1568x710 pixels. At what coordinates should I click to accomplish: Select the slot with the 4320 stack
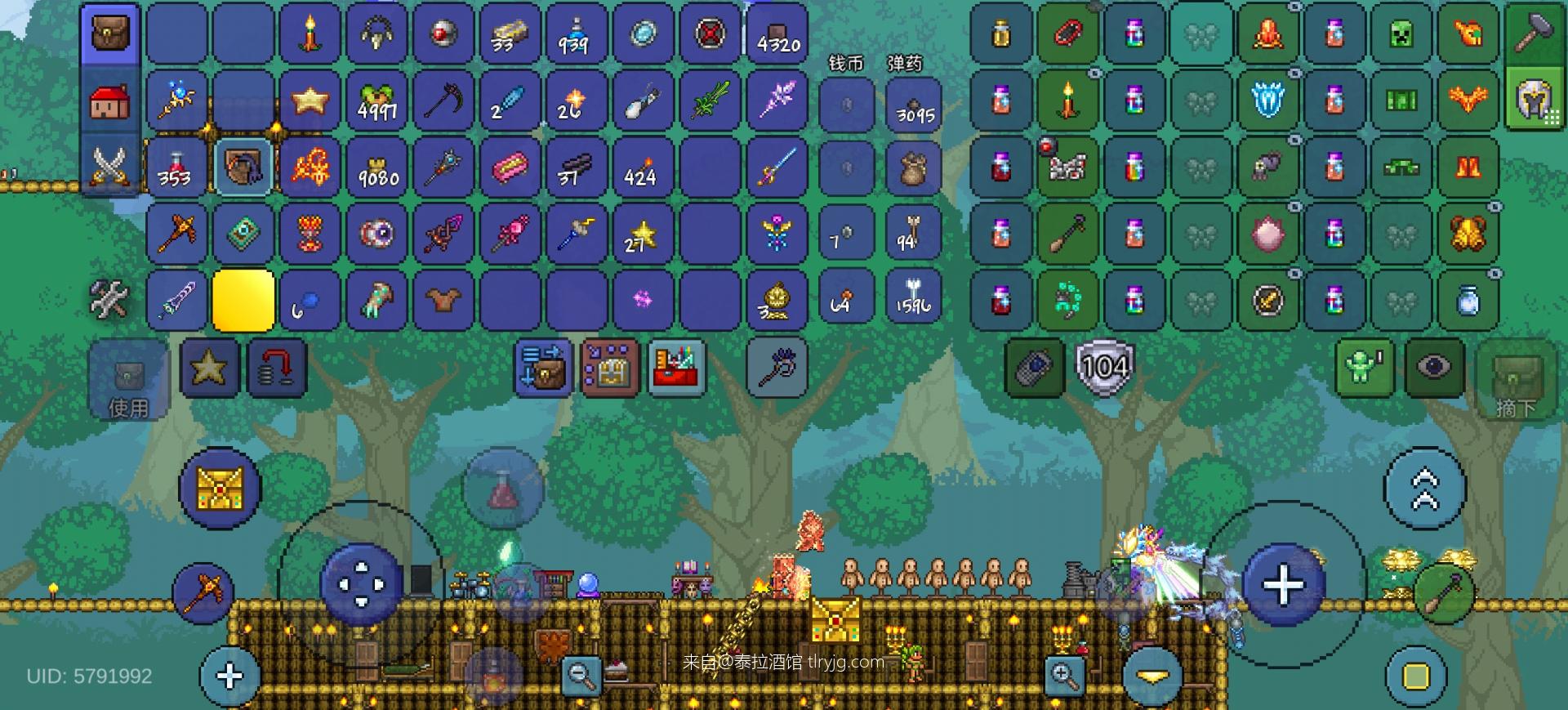coord(777,34)
